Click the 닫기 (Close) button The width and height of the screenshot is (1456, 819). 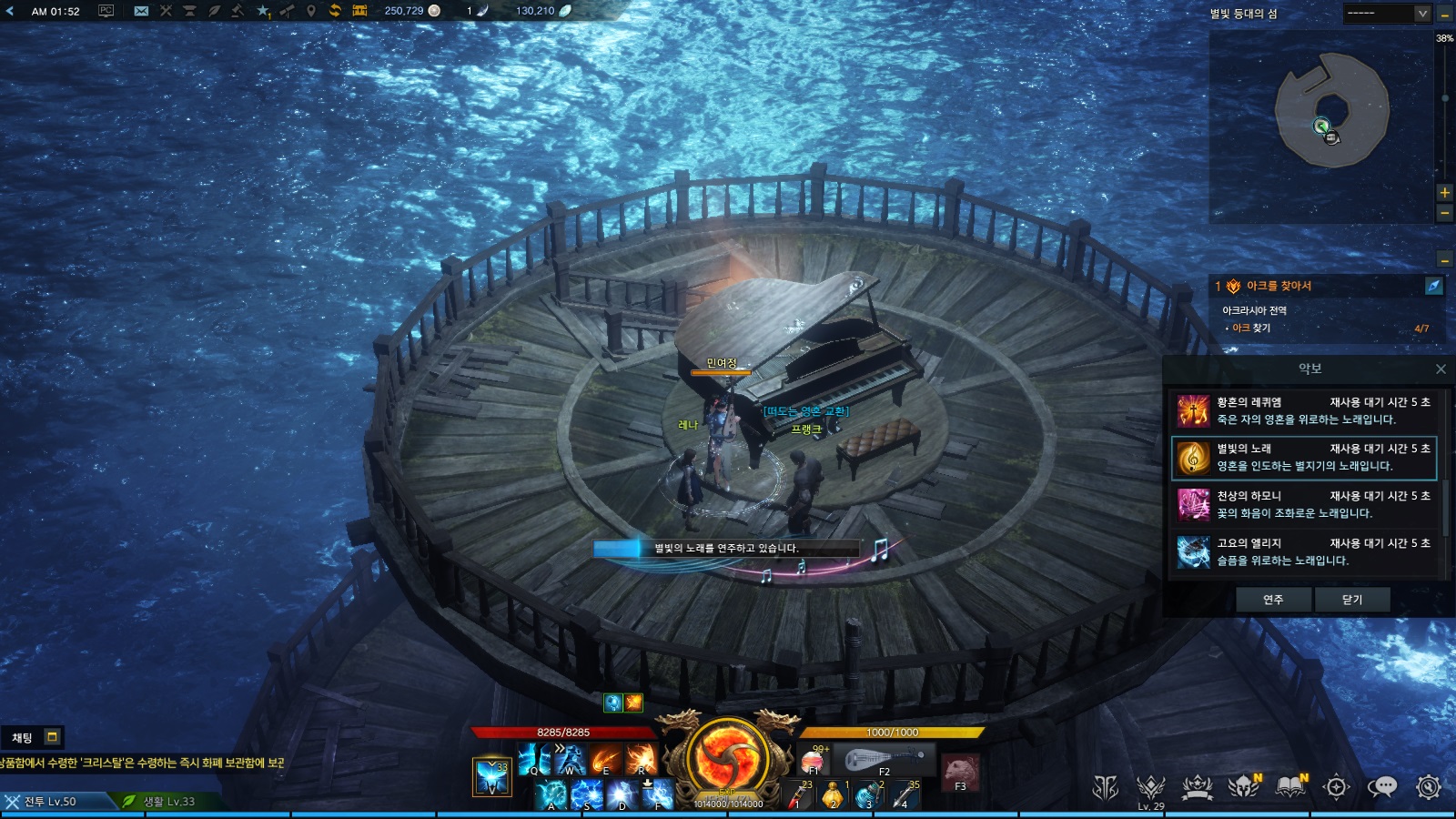click(1351, 600)
